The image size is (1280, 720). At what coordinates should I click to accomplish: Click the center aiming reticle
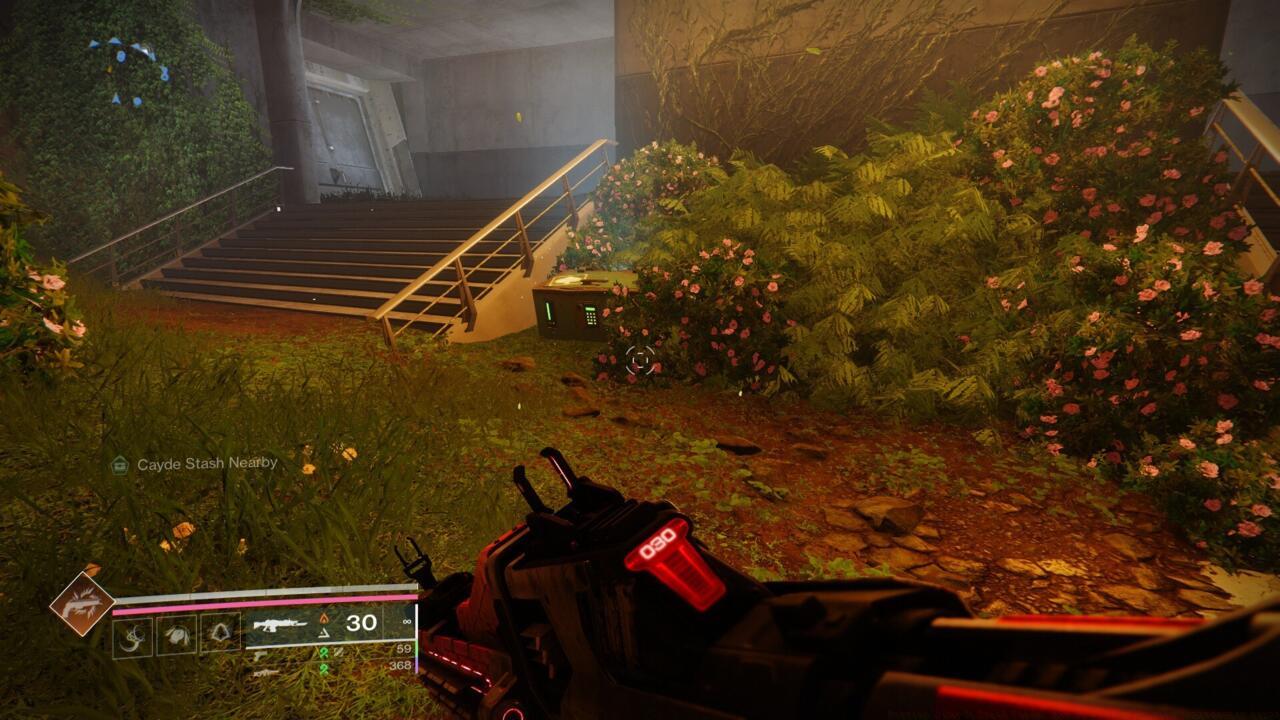click(640, 360)
